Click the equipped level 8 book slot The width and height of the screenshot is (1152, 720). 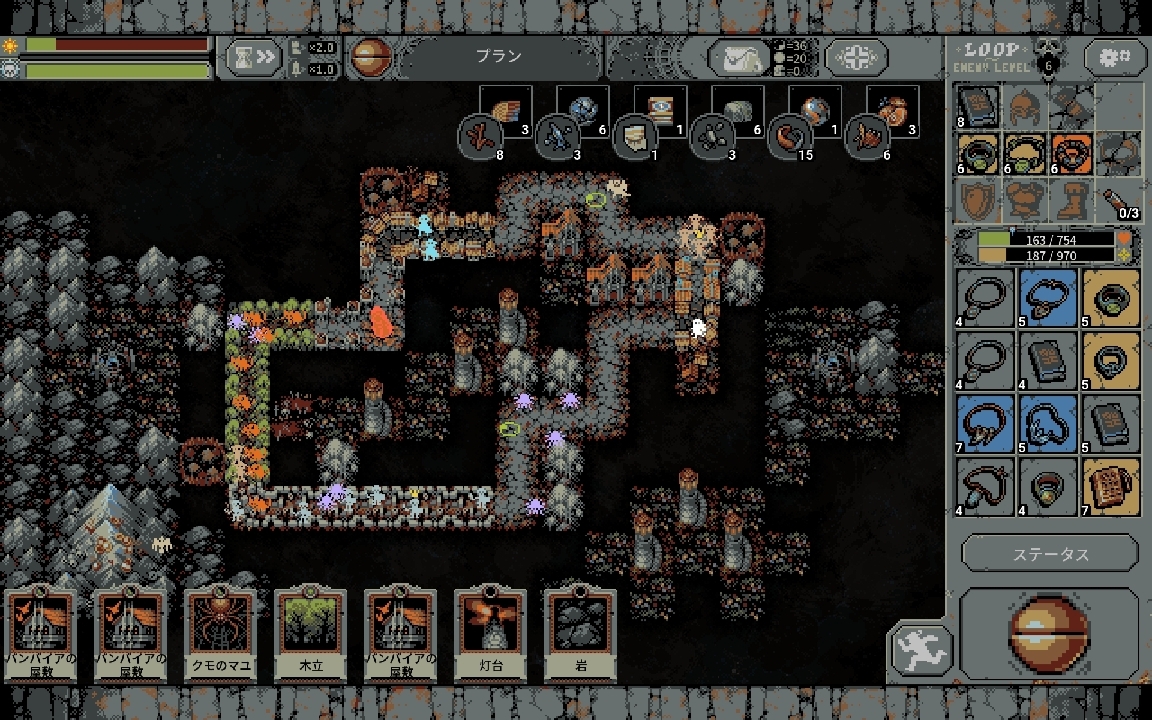click(x=977, y=106)
